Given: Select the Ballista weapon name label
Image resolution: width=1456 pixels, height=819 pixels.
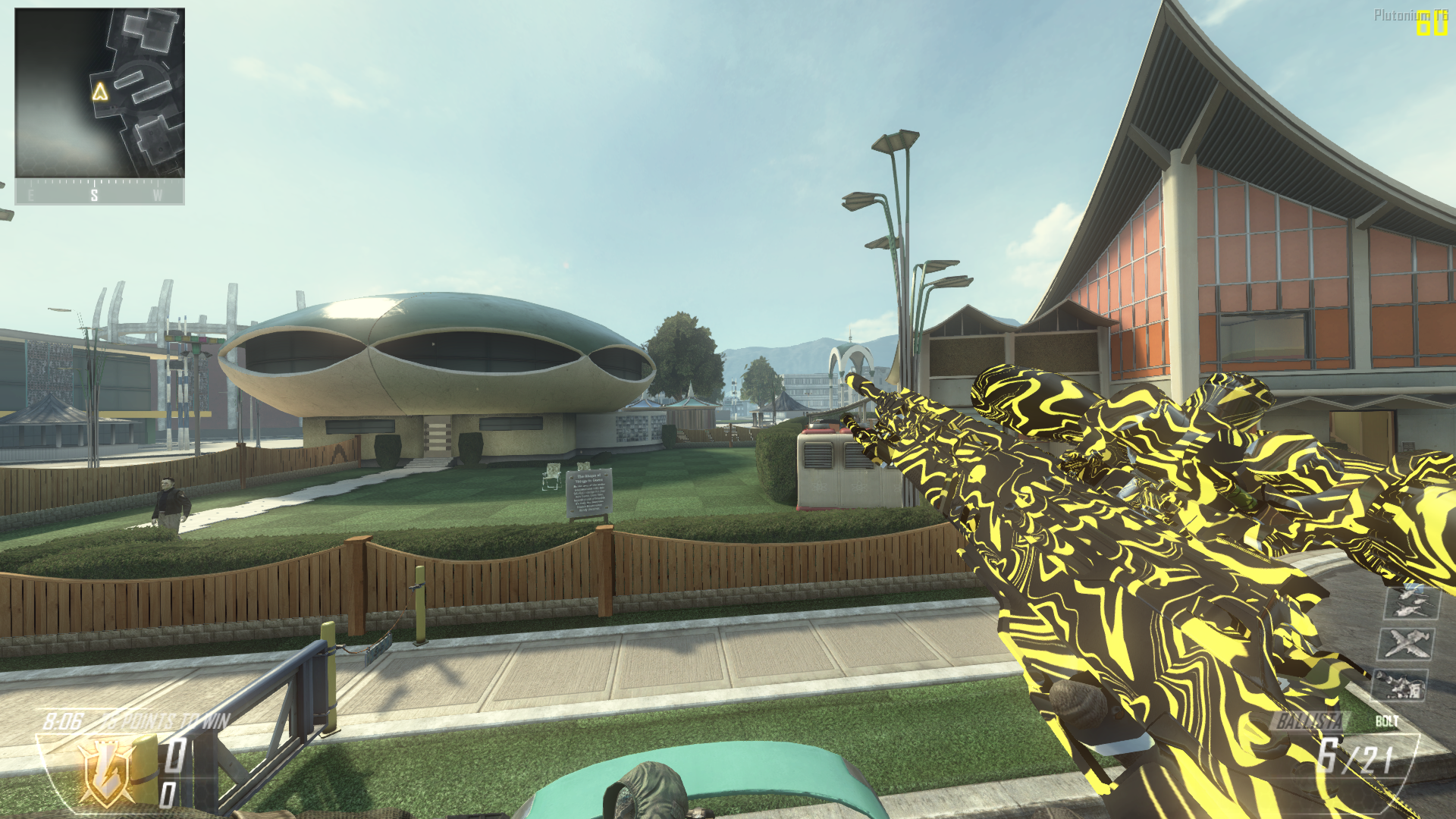Looking at the screenshot, I should tap(1310, 721).
